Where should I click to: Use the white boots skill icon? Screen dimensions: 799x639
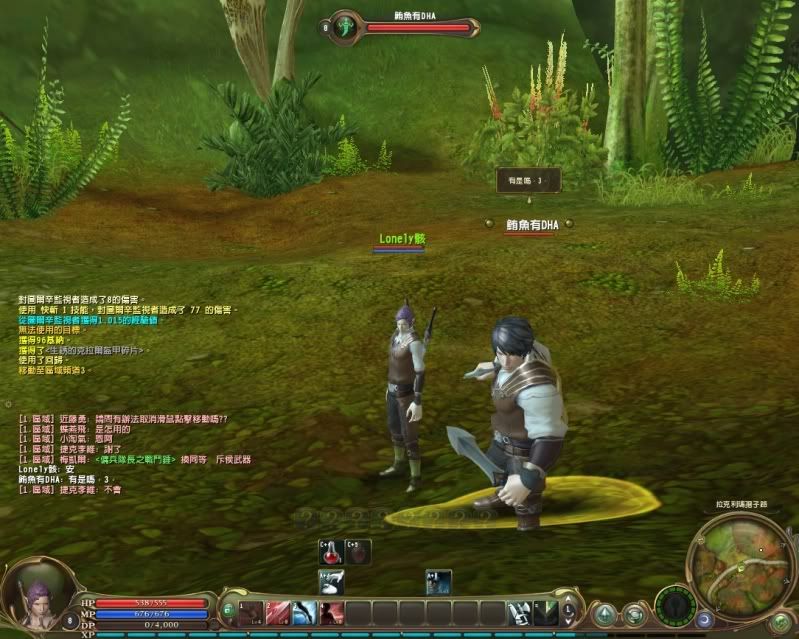pos(519,613)
